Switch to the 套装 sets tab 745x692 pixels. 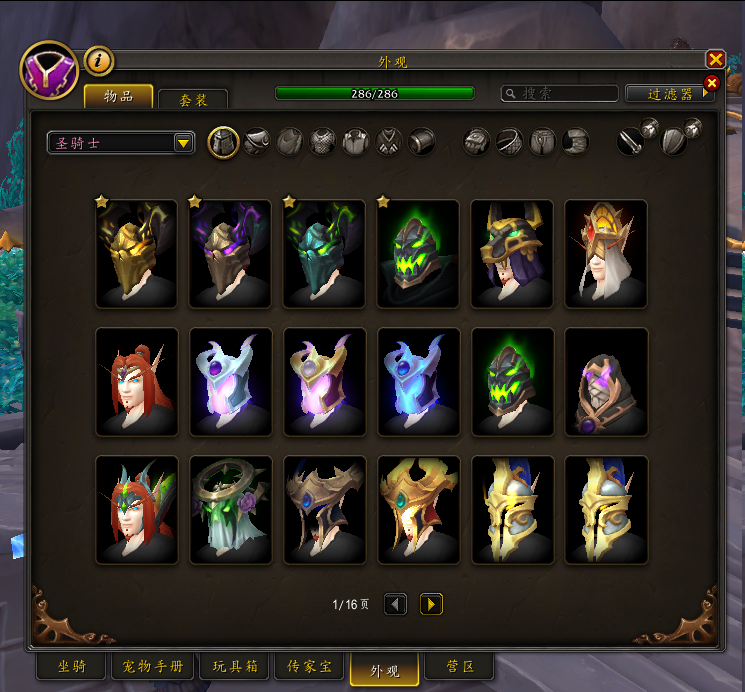tap(193, 100)
